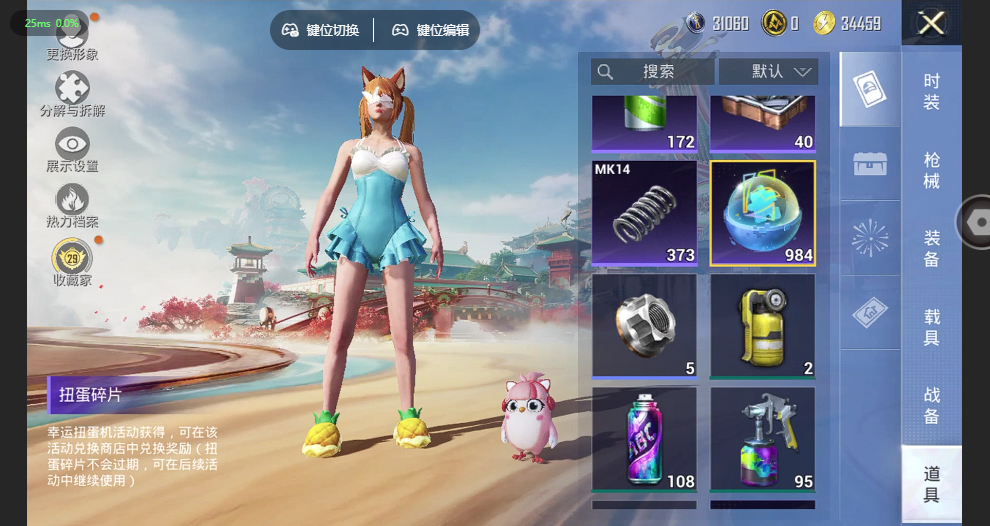Viewport: 990px width, 526px height.
Task: Open the 收藏家 collector badge
Action: 72,262
